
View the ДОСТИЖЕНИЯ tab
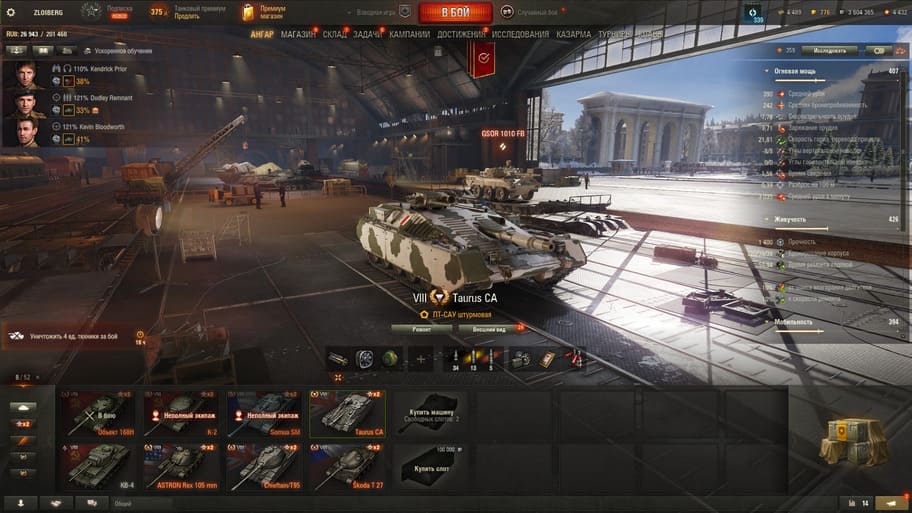pyautogui.click(x=461, y=34)
